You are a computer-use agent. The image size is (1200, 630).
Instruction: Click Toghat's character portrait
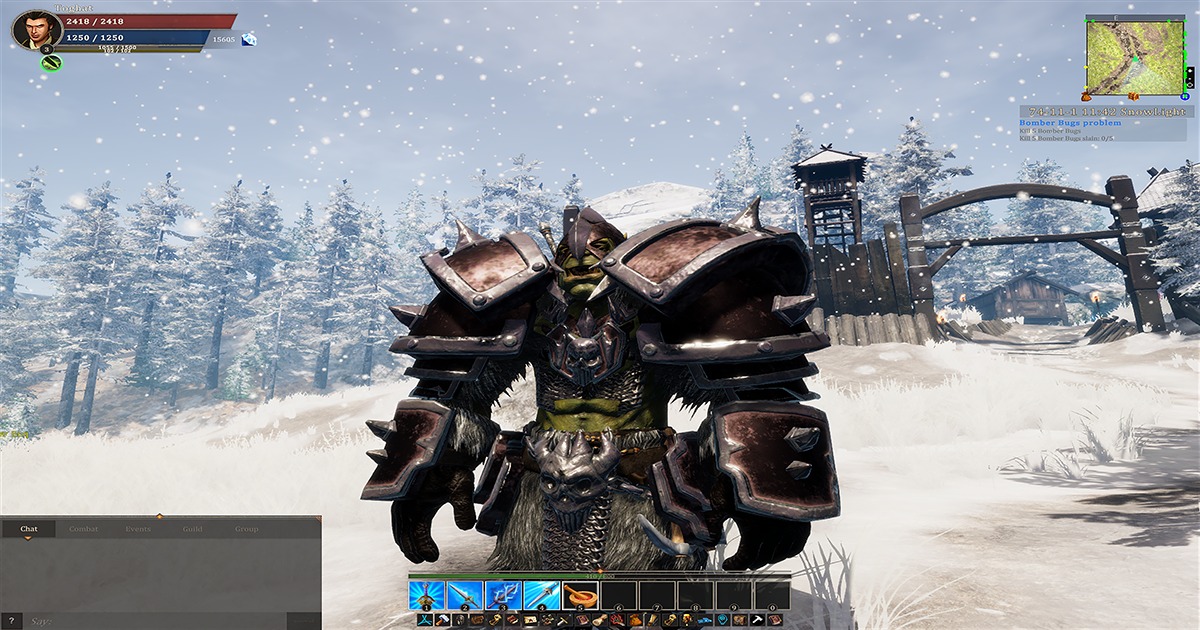click(36, 30)
